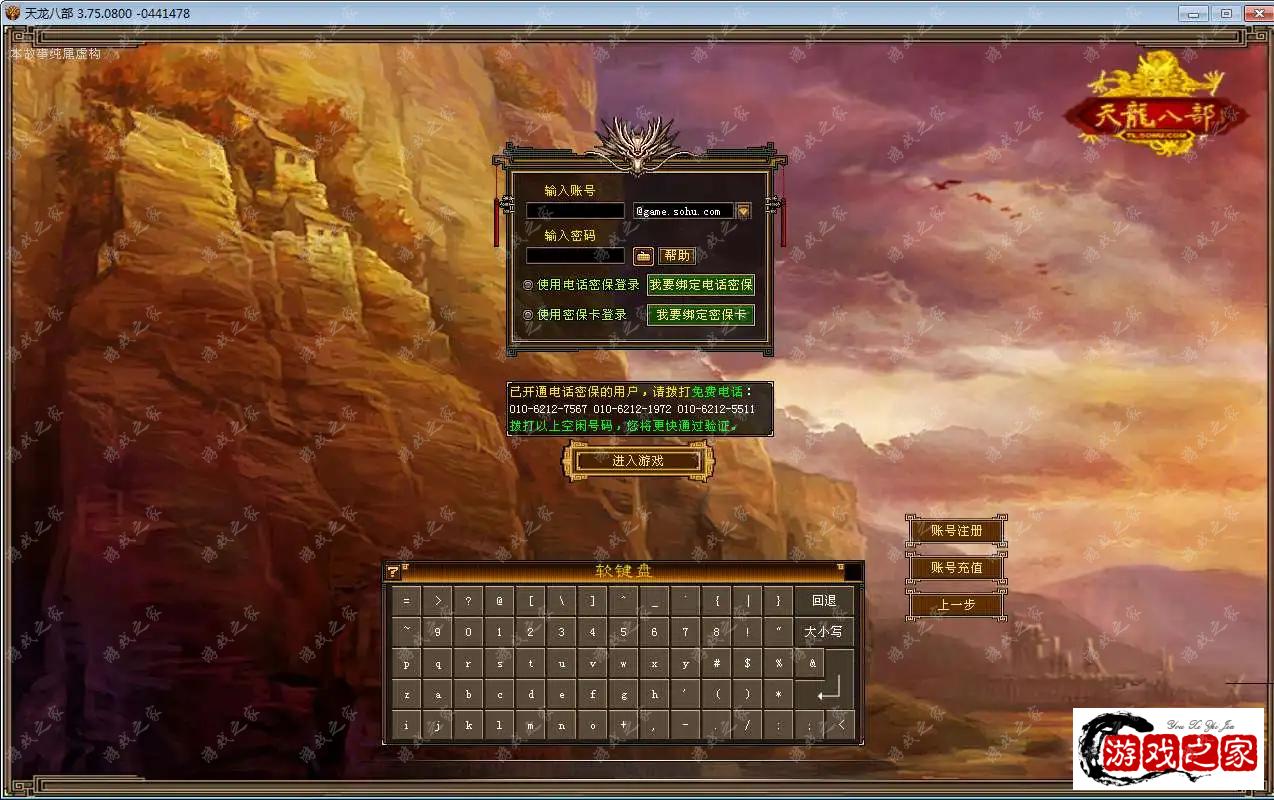1274x800 pixels.
Task: Select 使用电话密保登录 radio option
Action: pyautogui.click(x=528, y=285)
